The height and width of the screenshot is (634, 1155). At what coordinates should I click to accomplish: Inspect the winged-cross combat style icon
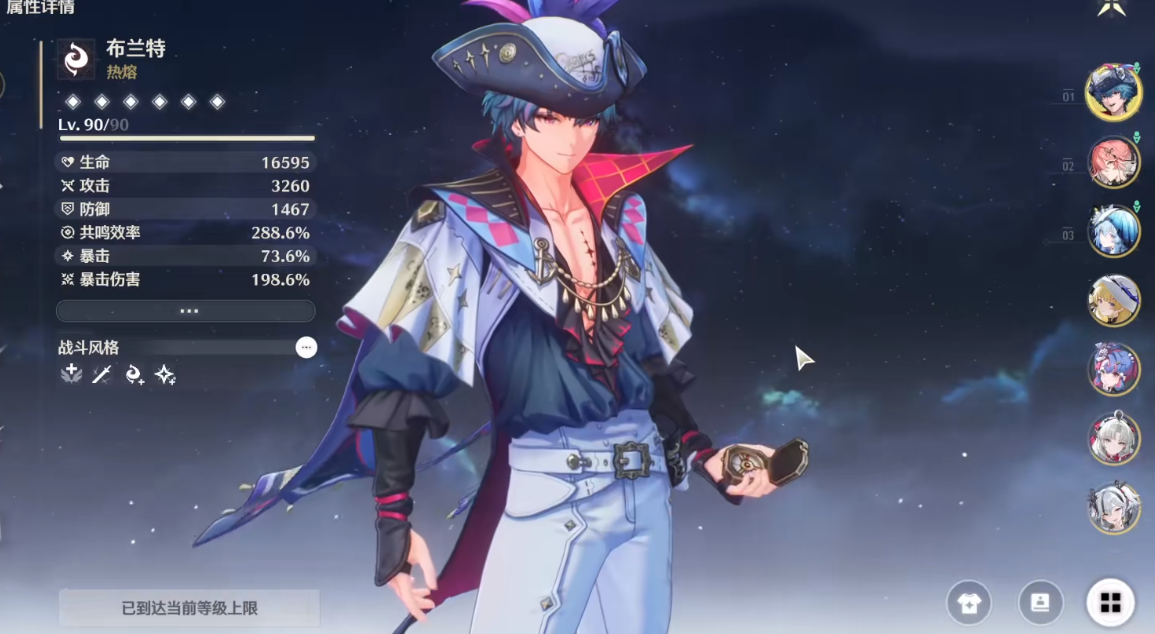pos(71,374)
